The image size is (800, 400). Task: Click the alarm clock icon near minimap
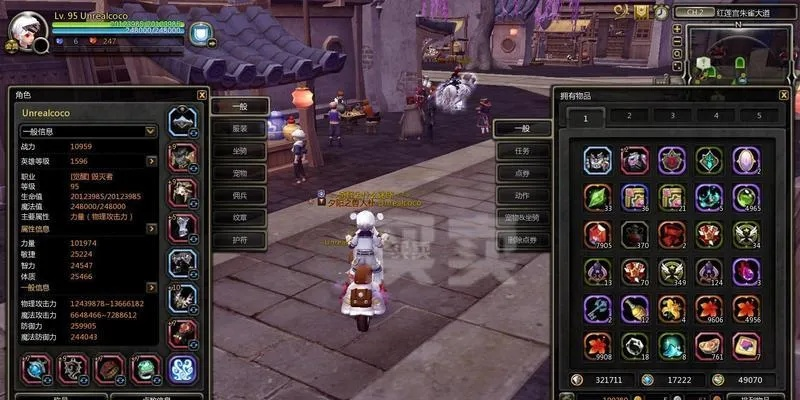pos(662,11)
